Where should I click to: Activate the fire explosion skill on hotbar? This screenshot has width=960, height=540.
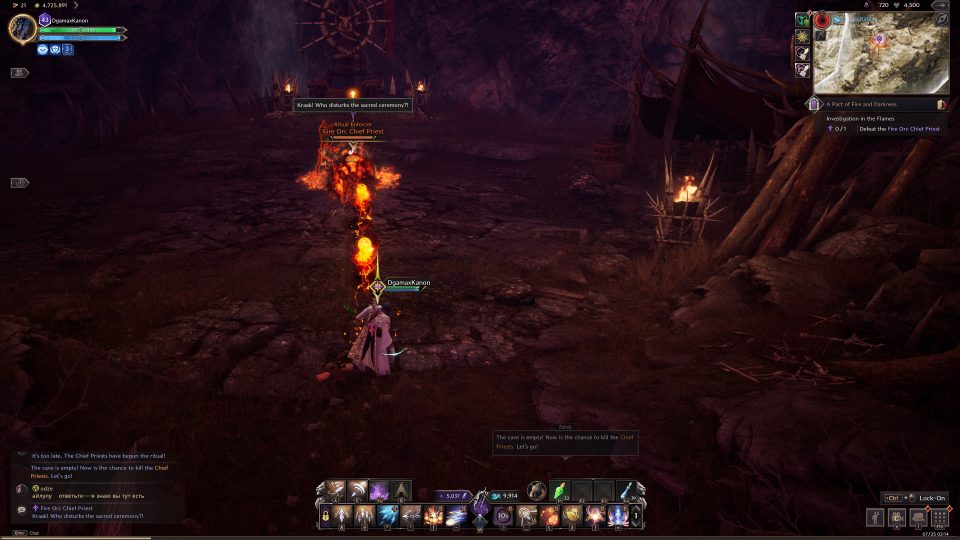(x=433, y=517)
